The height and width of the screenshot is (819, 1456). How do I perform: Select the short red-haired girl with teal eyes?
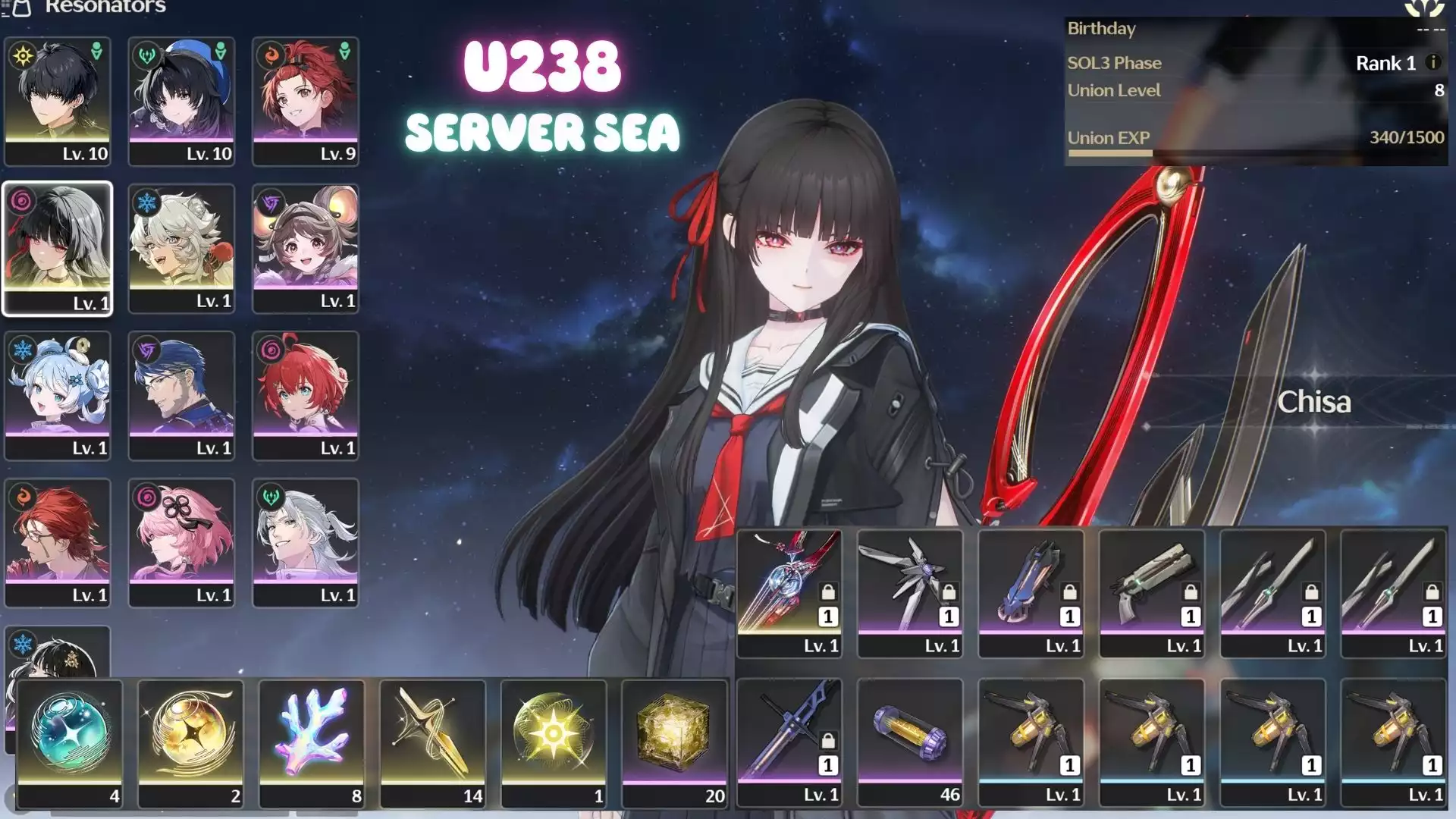click(x=306, y=395)
